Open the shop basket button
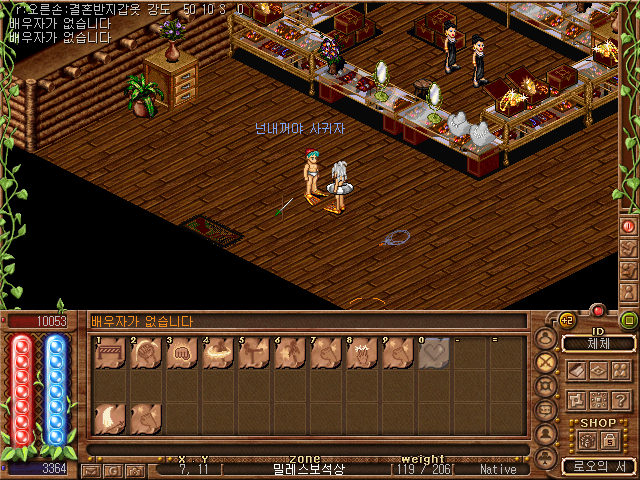The height and width of the screenshot is (480, 640). click(587, 440)
